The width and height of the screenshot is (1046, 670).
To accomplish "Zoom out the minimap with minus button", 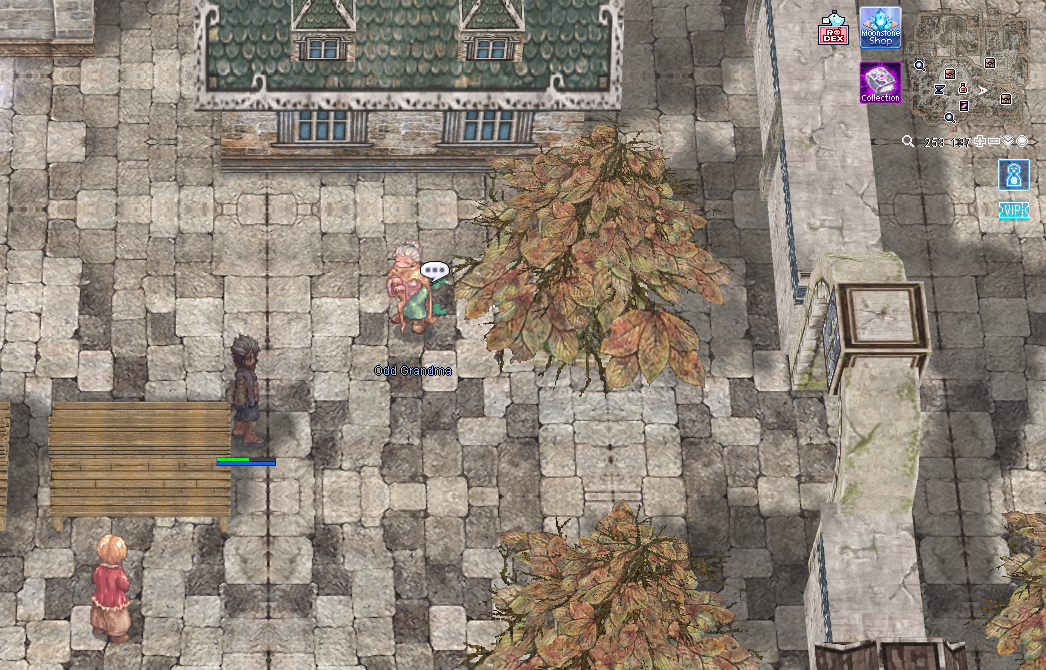I will (x=993, y=142).
